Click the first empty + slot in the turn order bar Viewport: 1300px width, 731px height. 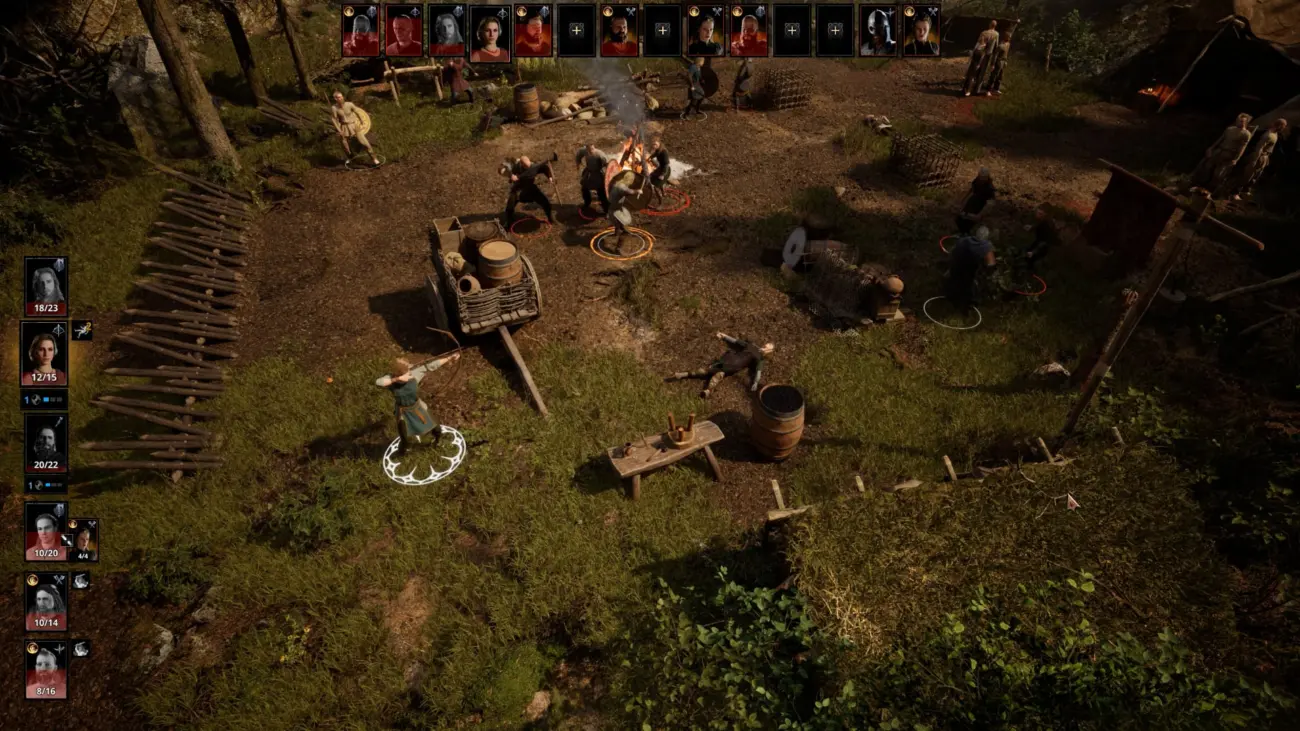point(575,31)
